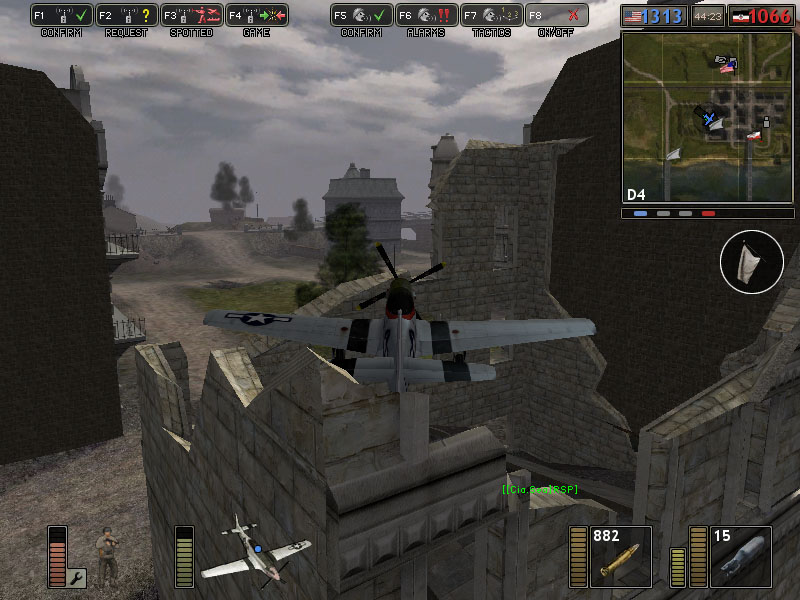Image resolution: width=800 pixels, height=600 pixels.
Task: Choose the F5 Confirm radio command
Action: [x=362, y=15]
